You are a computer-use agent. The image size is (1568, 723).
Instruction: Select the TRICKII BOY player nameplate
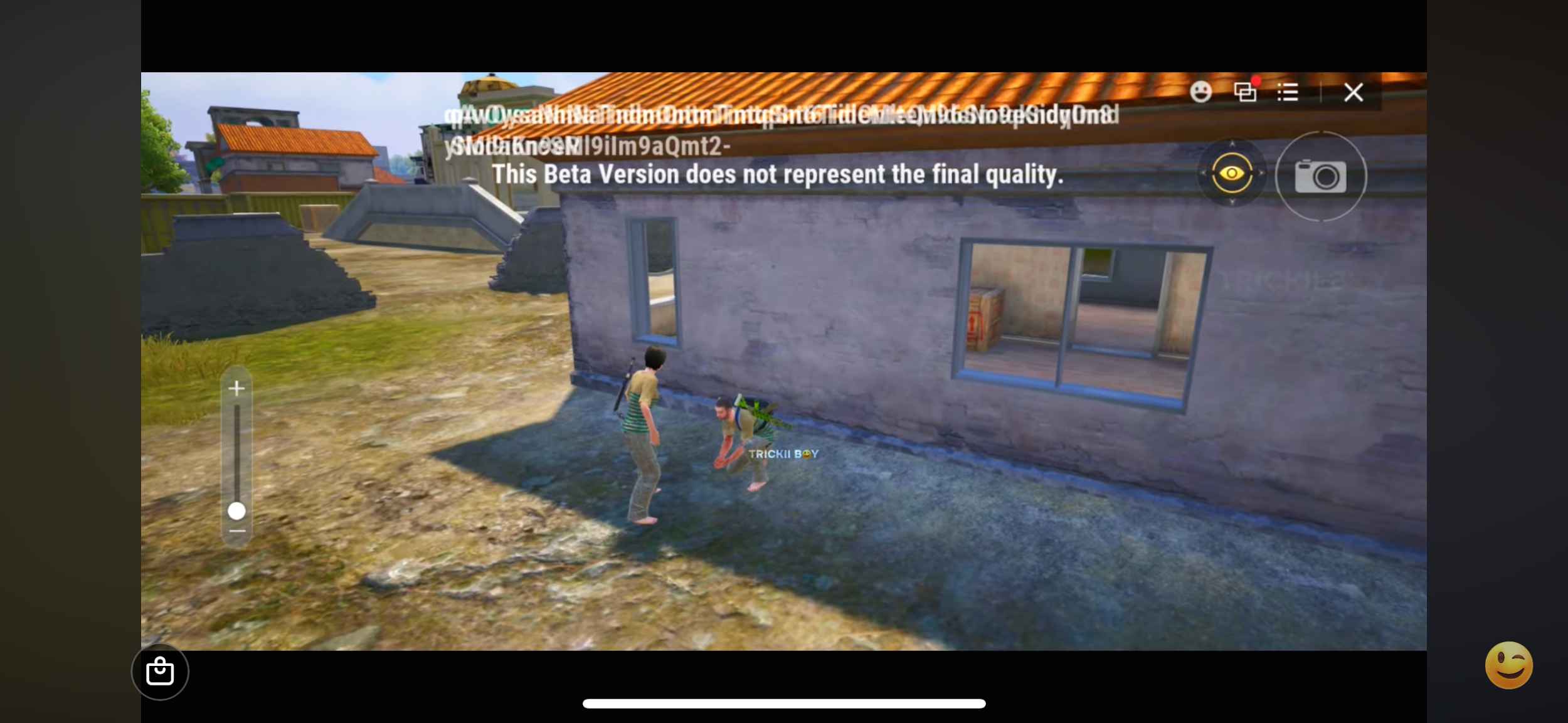tap(782, 453)
